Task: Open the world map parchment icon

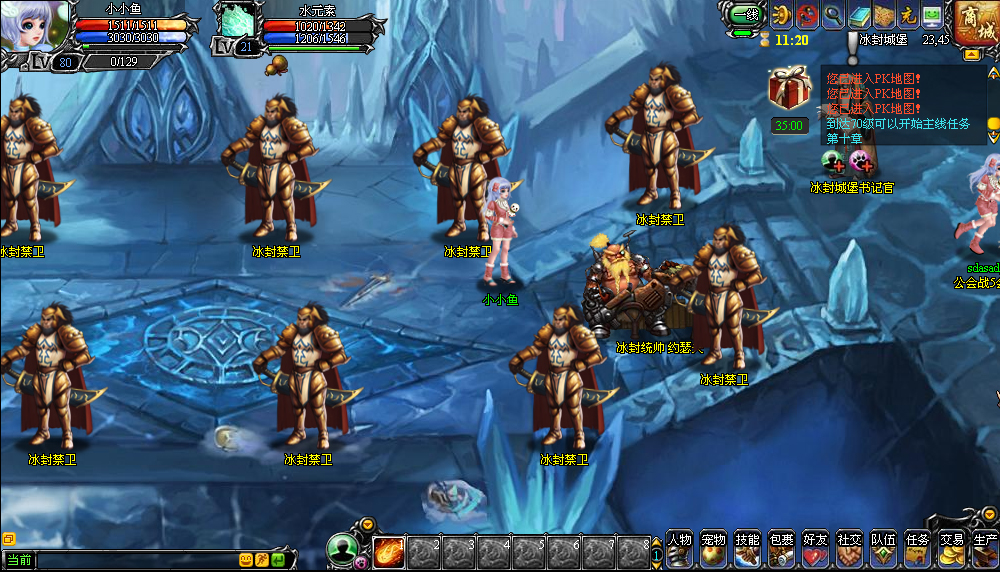Action: (883, 15)
